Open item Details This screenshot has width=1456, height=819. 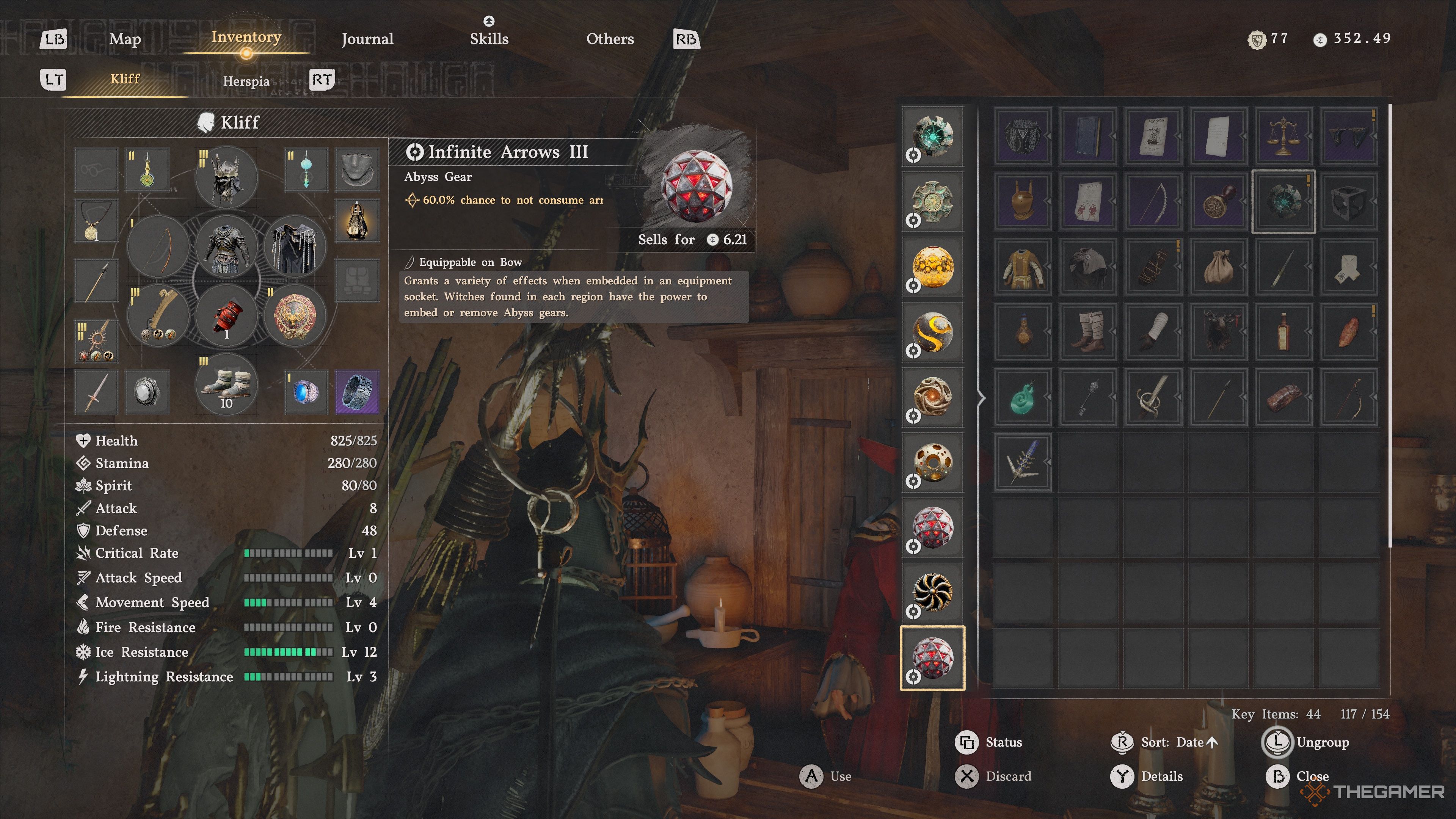click(1161, 776)
